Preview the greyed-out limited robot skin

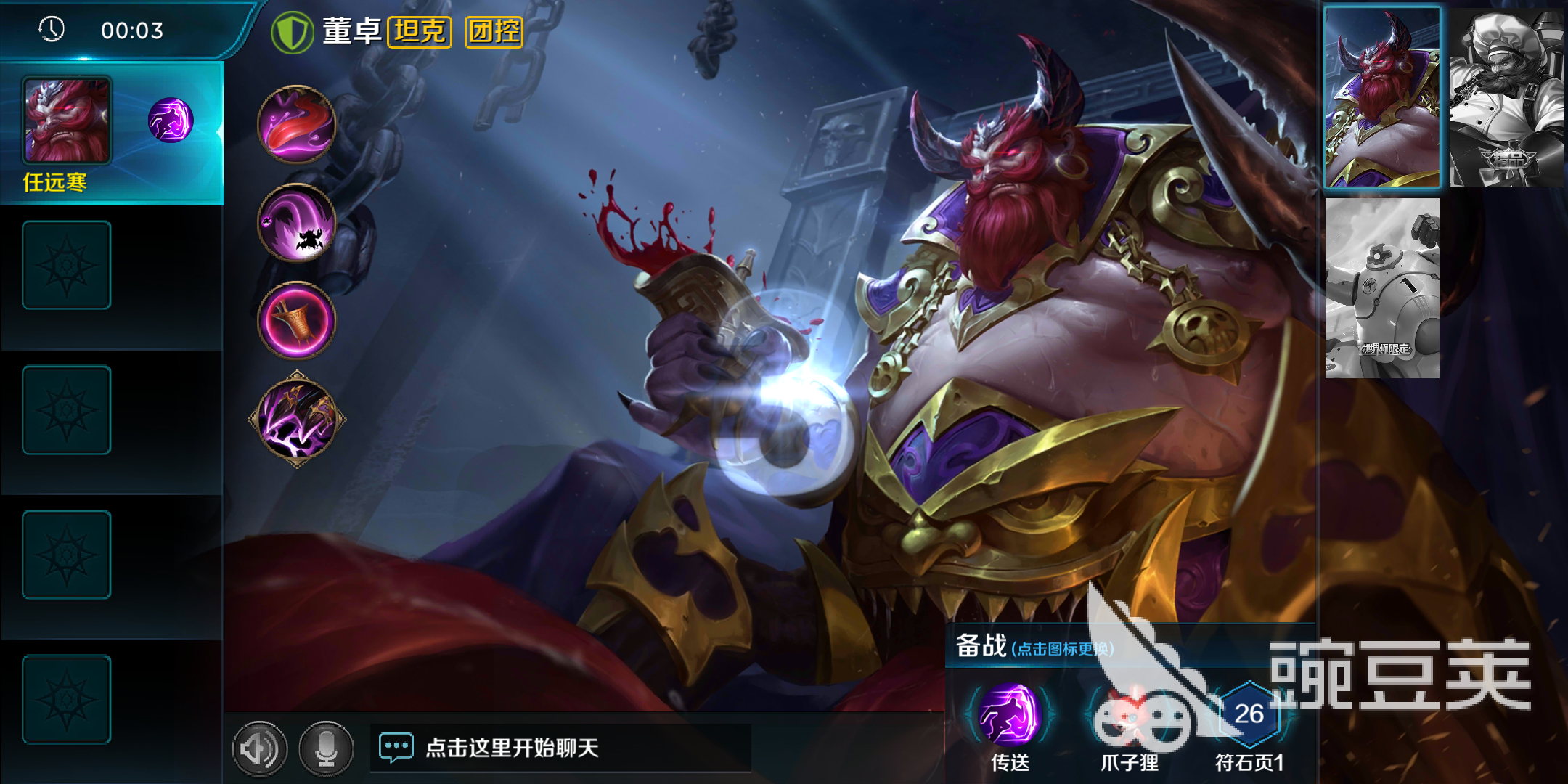pos(1382,288)
